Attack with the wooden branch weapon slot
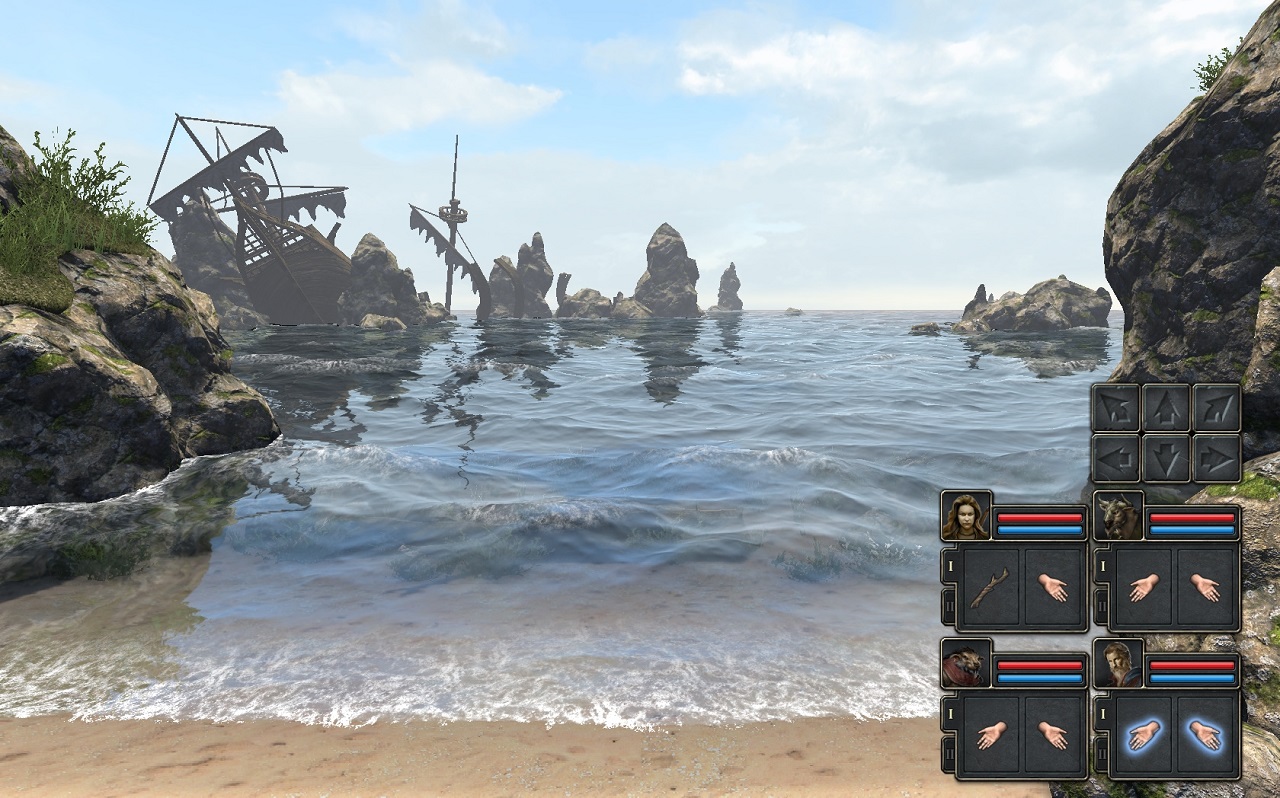1280x798 pixels. tap(989, 588)
